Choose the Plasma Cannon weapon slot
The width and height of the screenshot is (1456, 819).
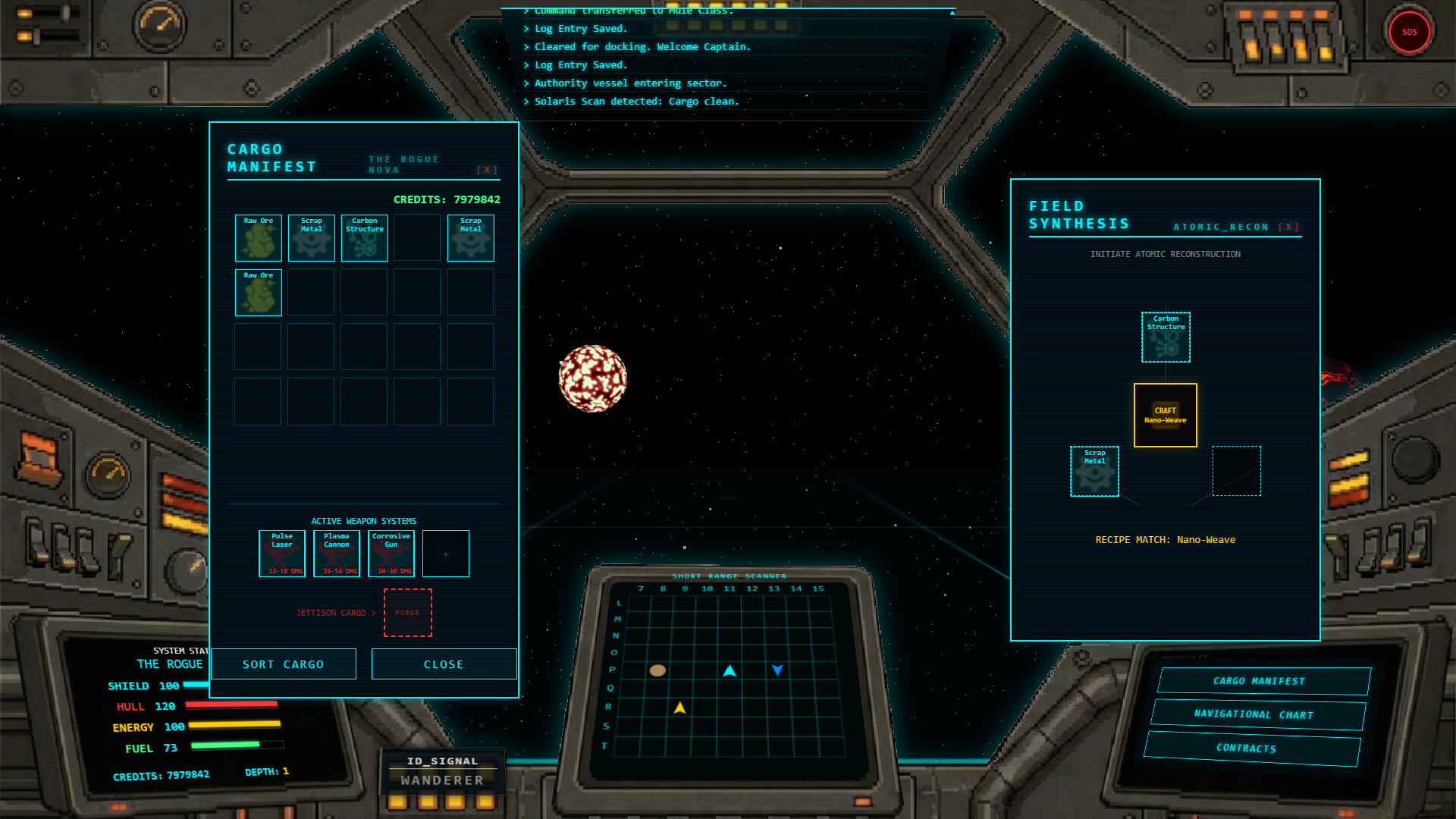click(x=337, y=554)
